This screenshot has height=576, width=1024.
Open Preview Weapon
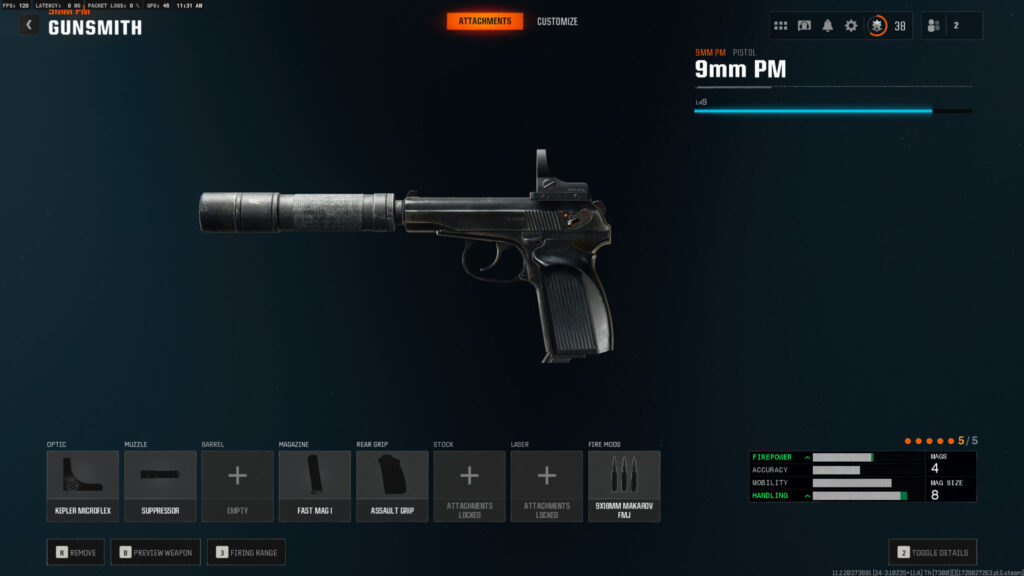[155, 552]
